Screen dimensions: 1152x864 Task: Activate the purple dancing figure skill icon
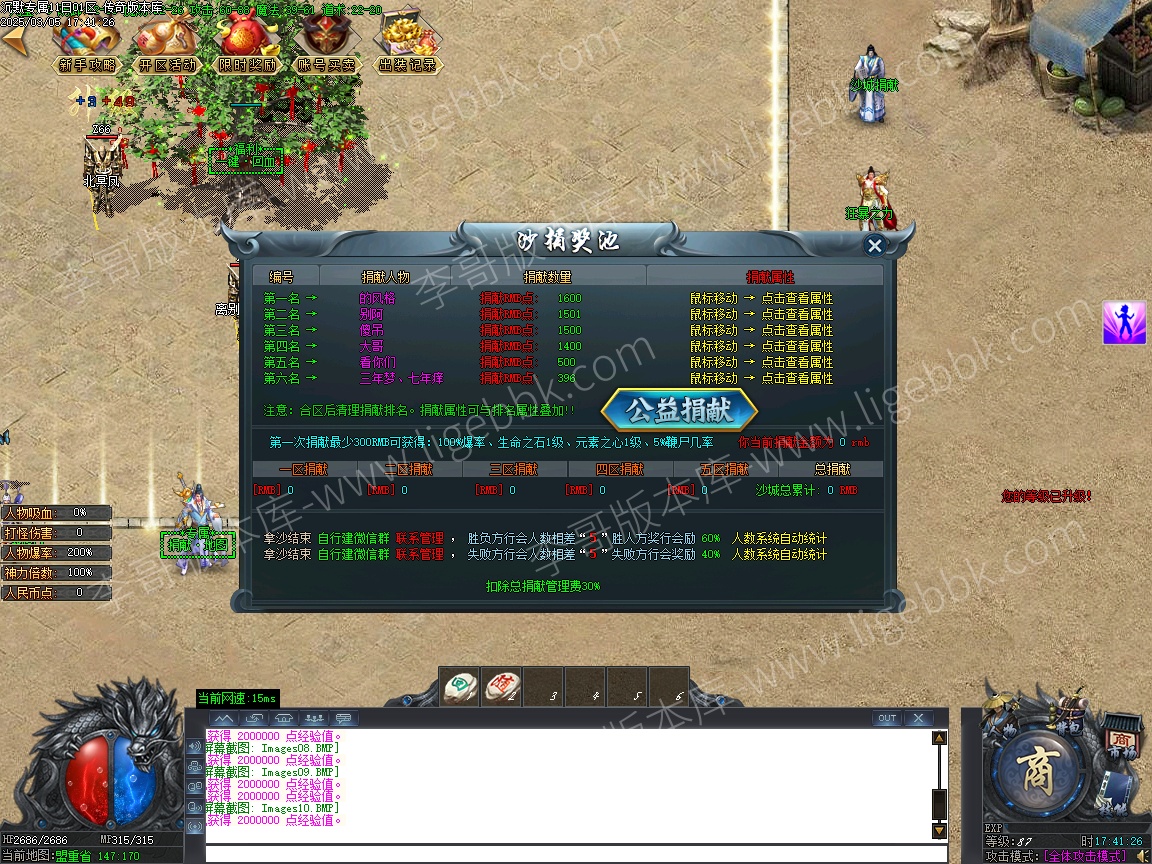pos(1124,323)
